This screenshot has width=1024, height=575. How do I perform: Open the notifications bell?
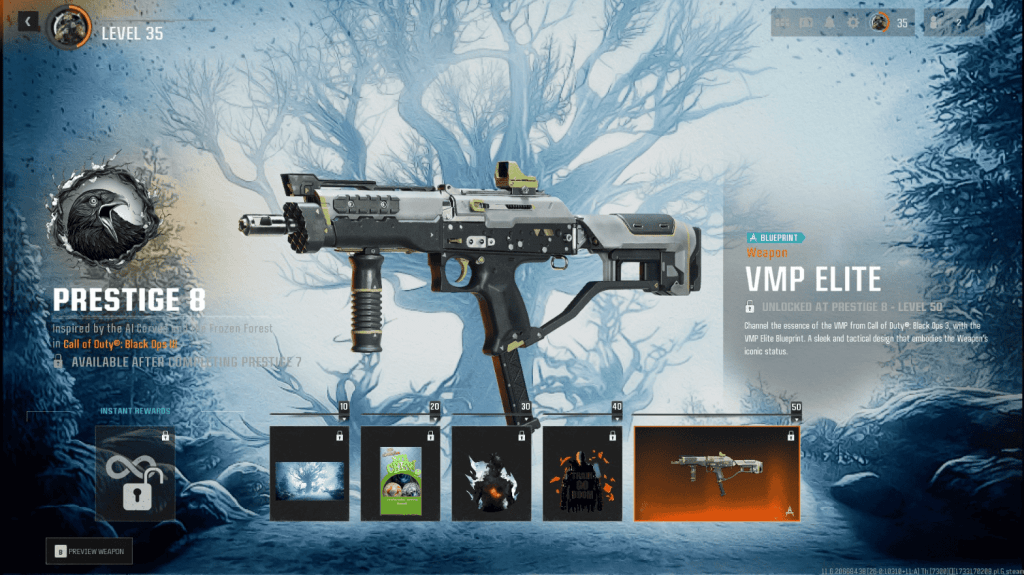[x=829, y=23]
